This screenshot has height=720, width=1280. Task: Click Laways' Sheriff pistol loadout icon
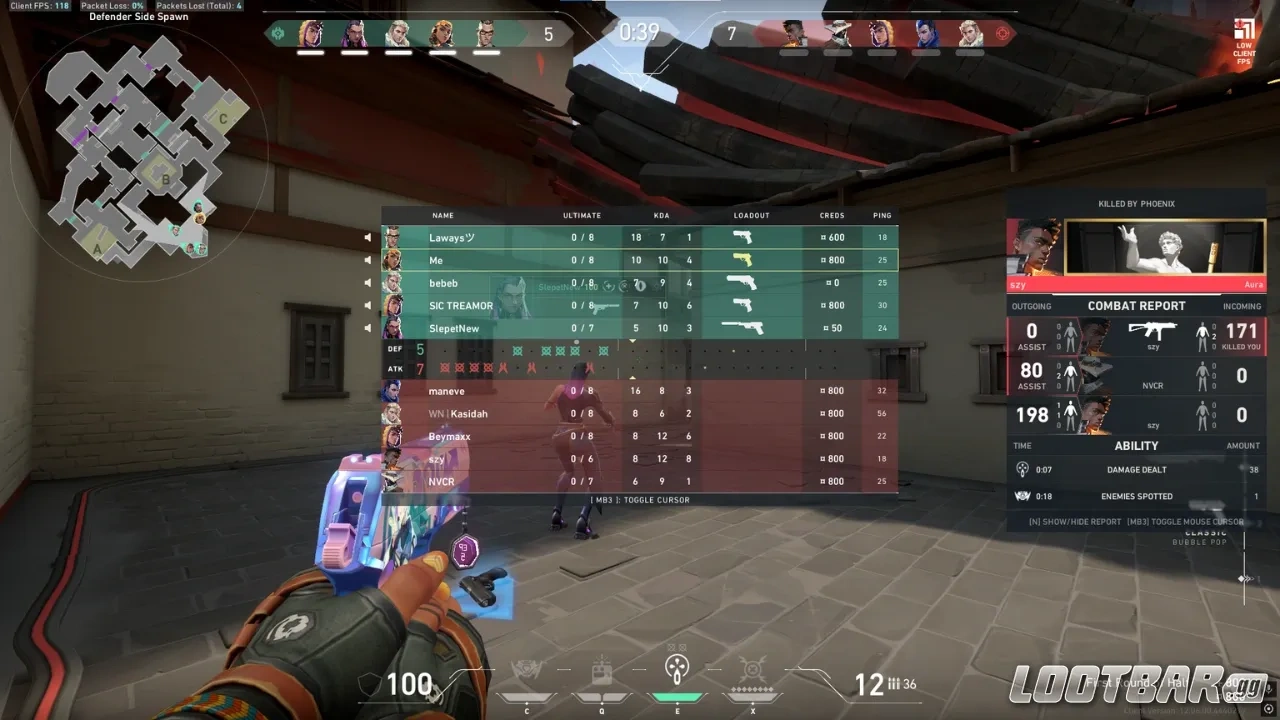(741, 237)
